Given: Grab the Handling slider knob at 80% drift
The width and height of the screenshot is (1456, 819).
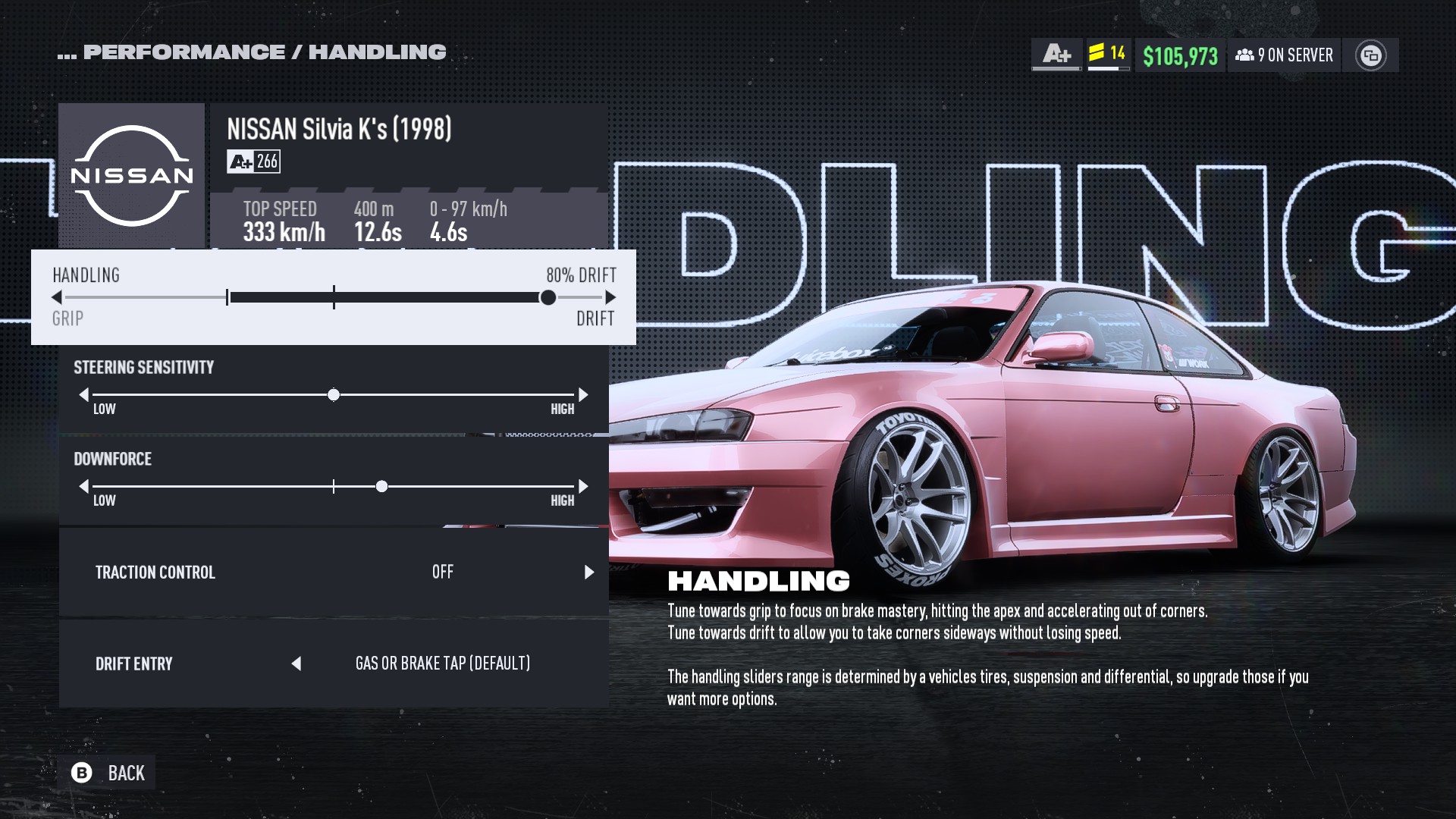Looking at the screenshot, I should point(548,297).
